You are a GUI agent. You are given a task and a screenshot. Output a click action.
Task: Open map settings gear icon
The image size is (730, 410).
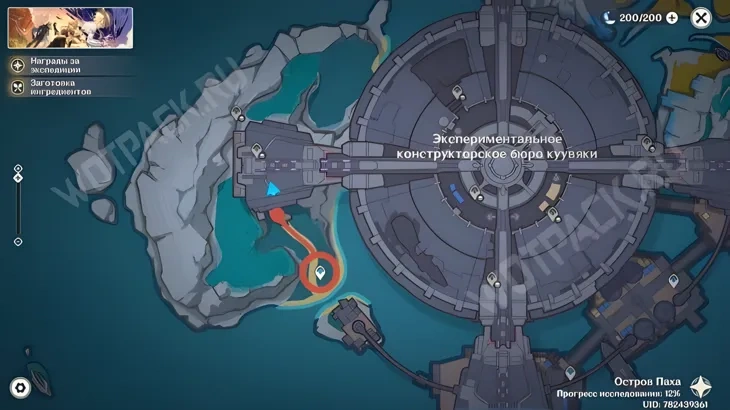[x=19, y=388]
